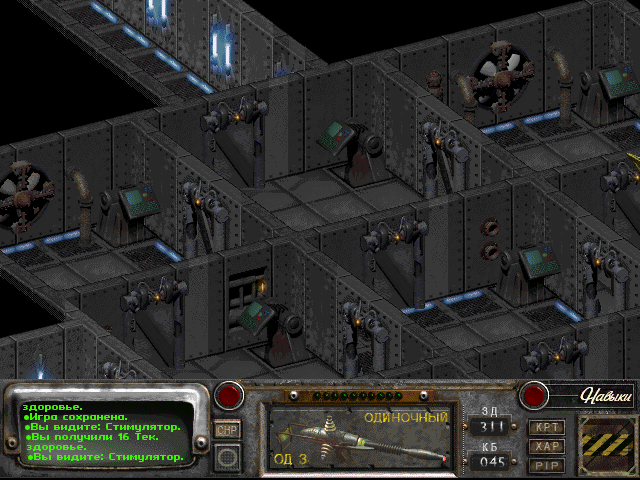Show the character sheet via ХАР
Screen dimensions: 640x480
pyautogui.click(x=545, y=445)
